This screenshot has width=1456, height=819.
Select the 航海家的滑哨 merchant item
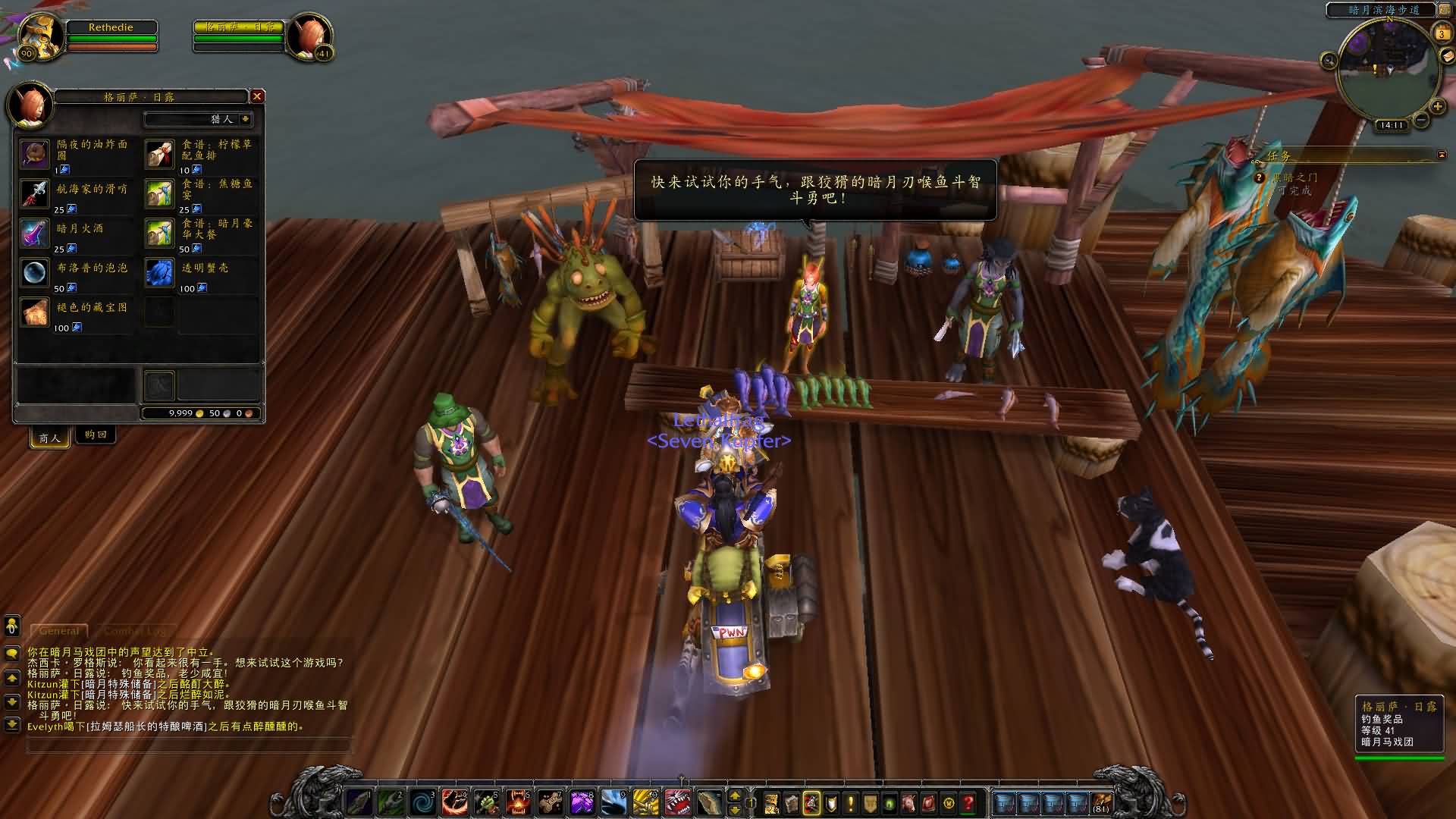click(35, 194)
